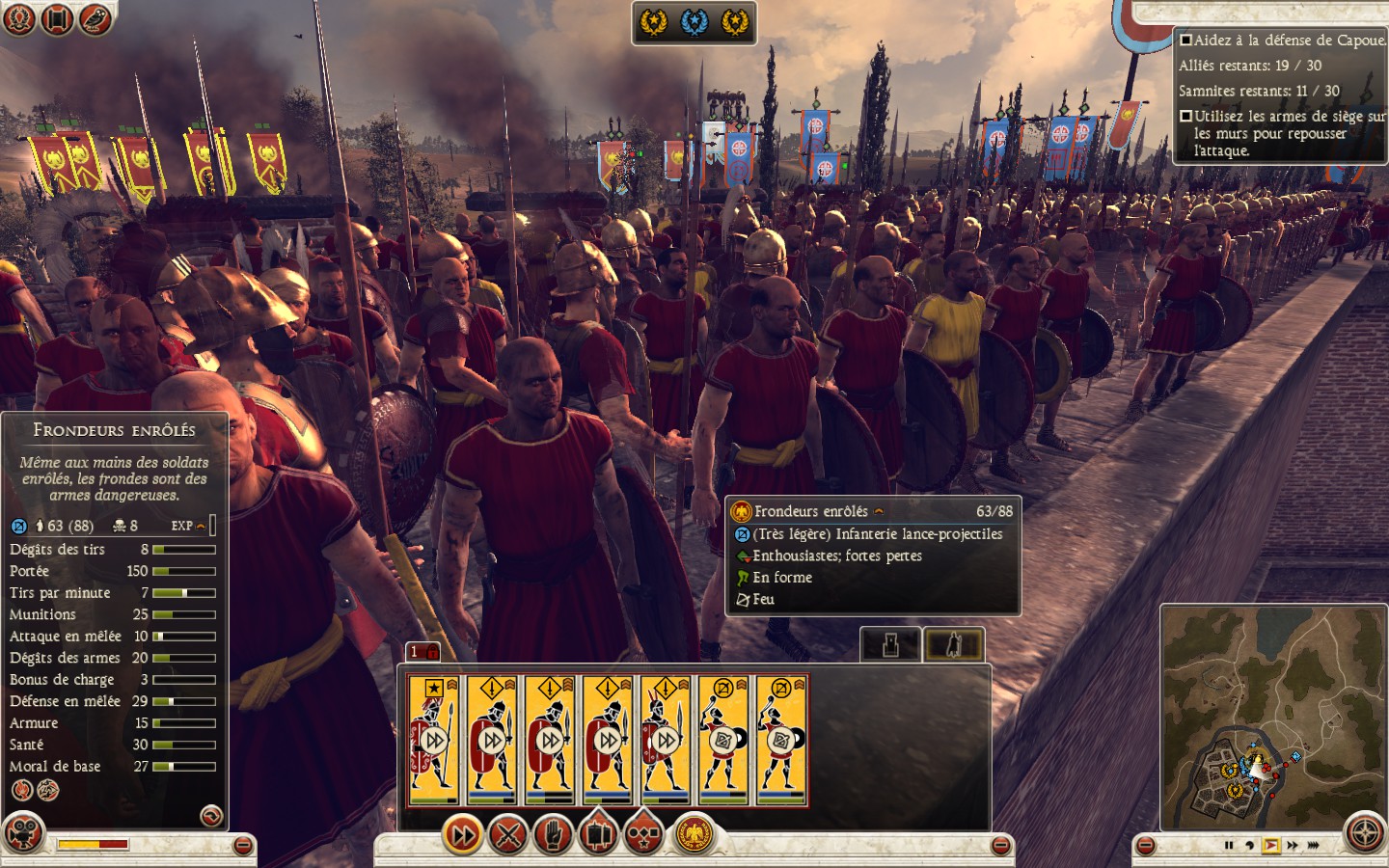The width and height of the screenshot is (1389, 868).
Task: Click the group 1 lock tab
Action: [x=422, y=652]
